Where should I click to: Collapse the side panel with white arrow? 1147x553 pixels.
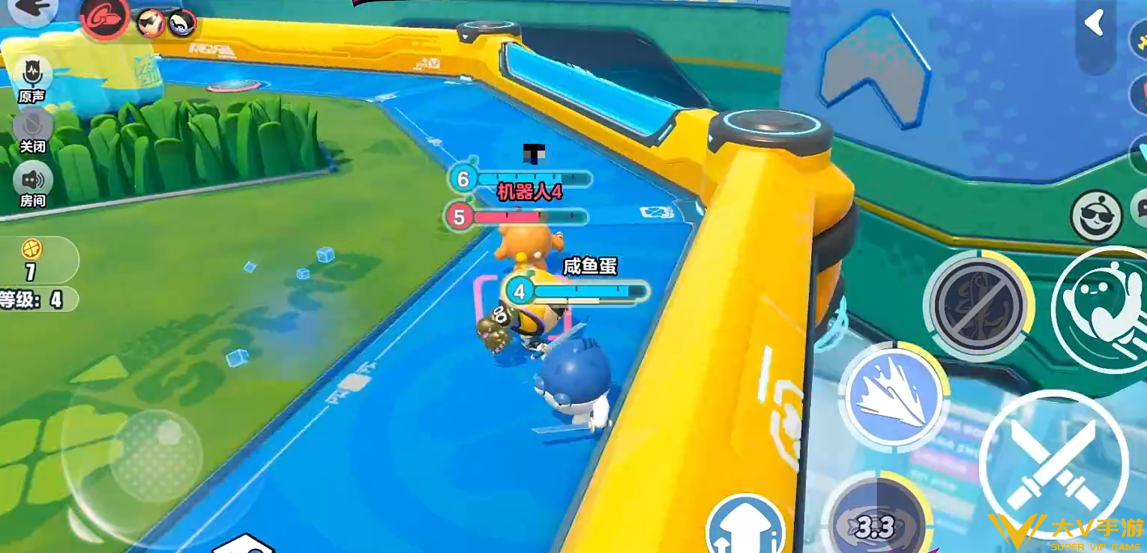click(x=1095, y=24)
